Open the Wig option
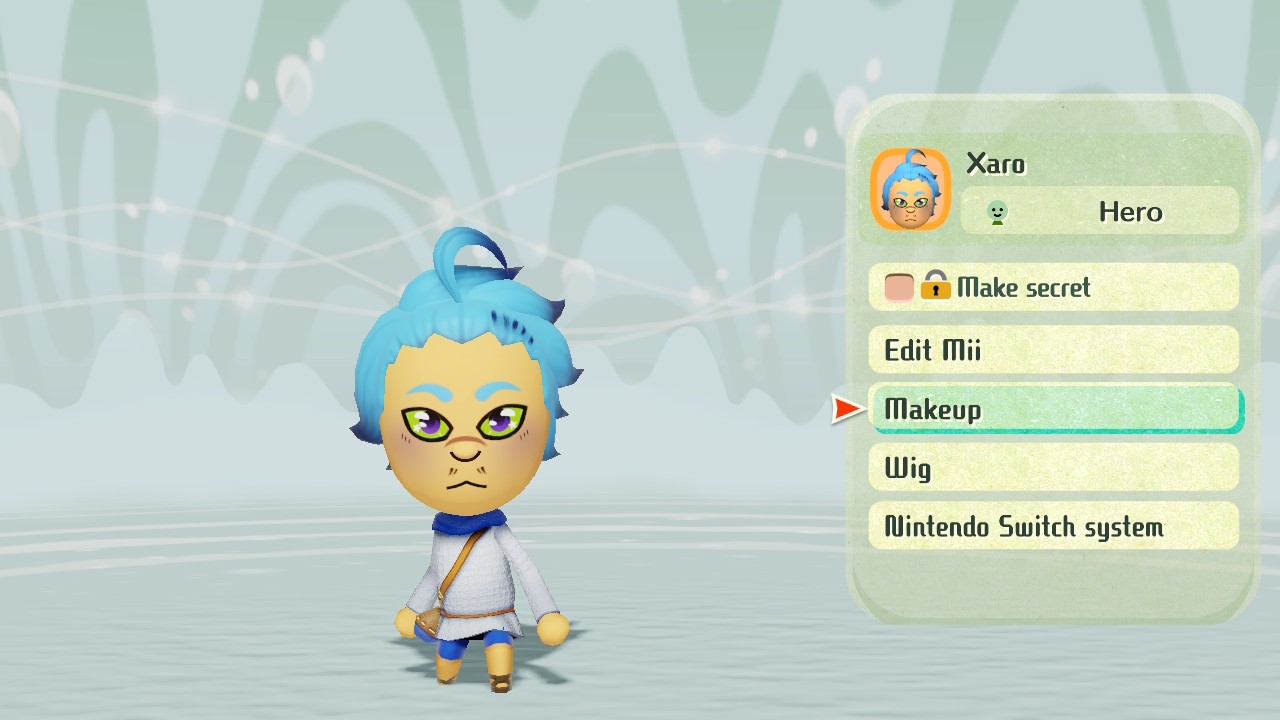Image resolution: width=1280 pixels, height=720 pixels. pos(1053,468)
